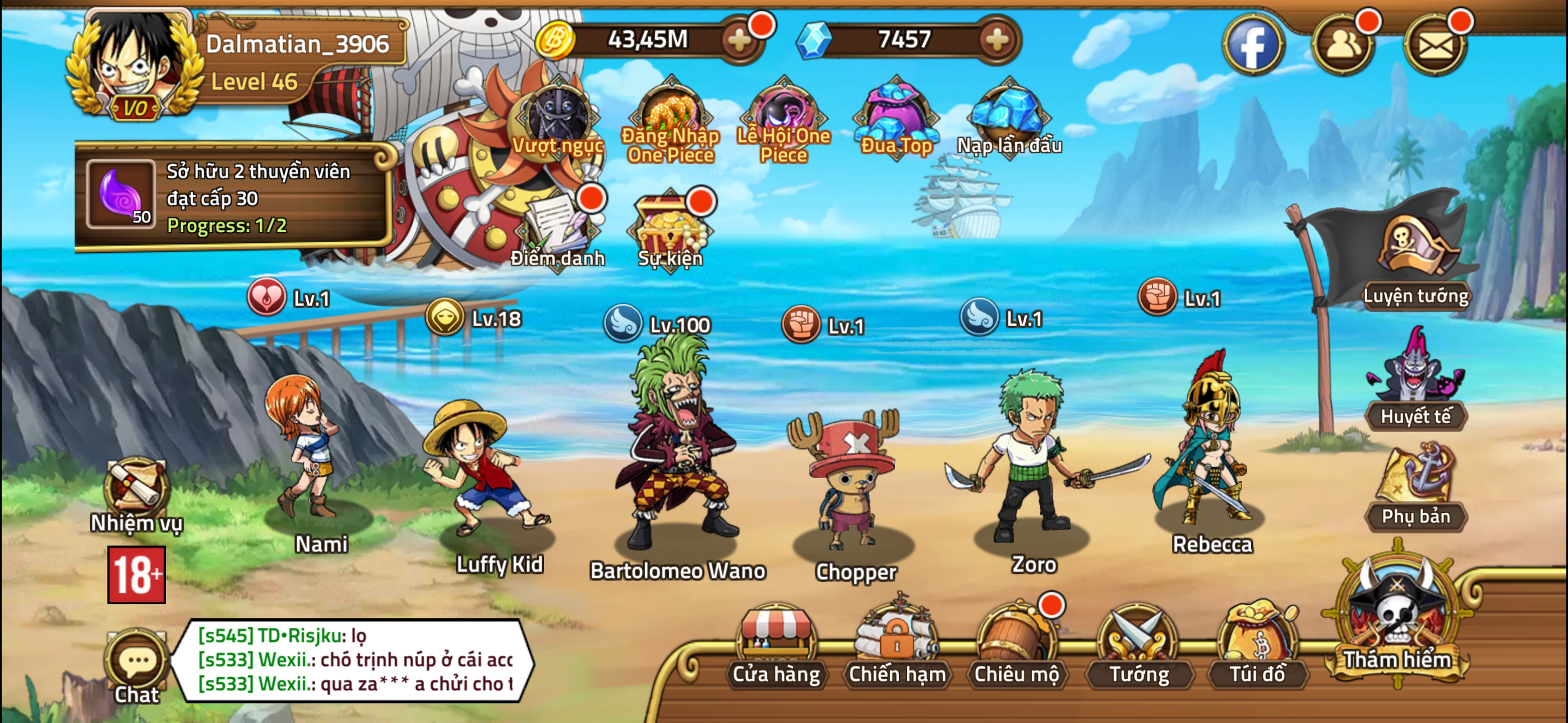Open the Nhiệm vụ quest scroll
This screenshot has height=723, width=1568.
click(x=135, y=487)
